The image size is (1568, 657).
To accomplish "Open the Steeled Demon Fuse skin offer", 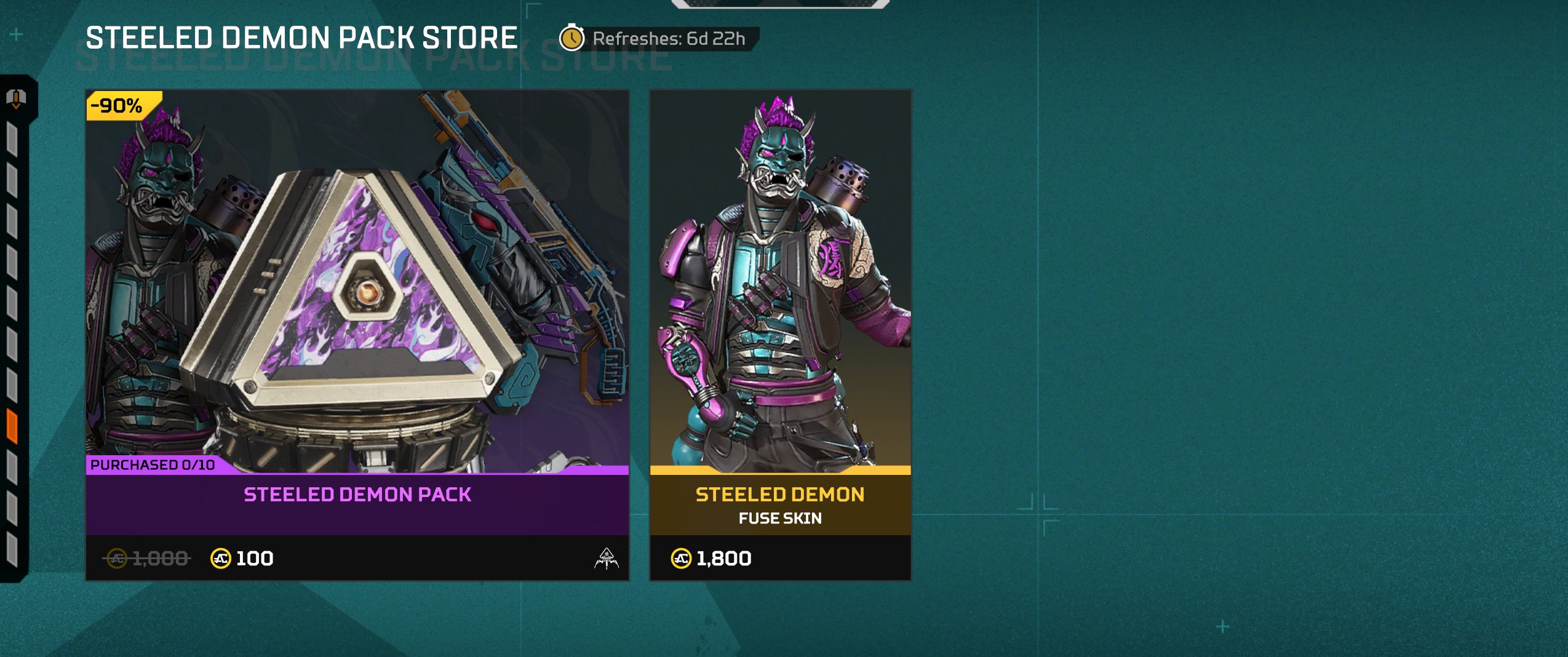I will (x=780, y=335).
